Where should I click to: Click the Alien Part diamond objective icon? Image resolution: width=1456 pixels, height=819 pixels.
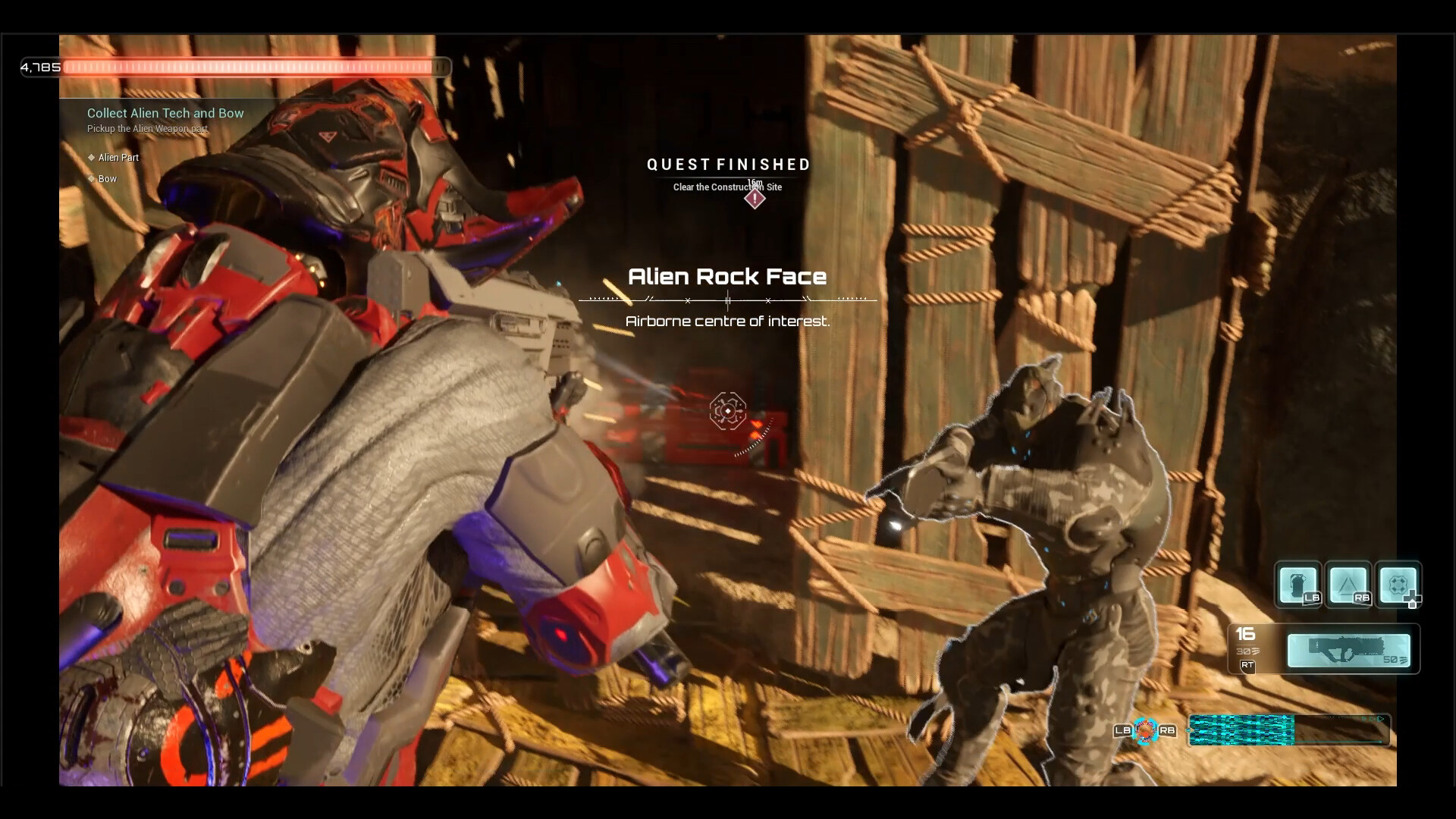click(93, 158)
